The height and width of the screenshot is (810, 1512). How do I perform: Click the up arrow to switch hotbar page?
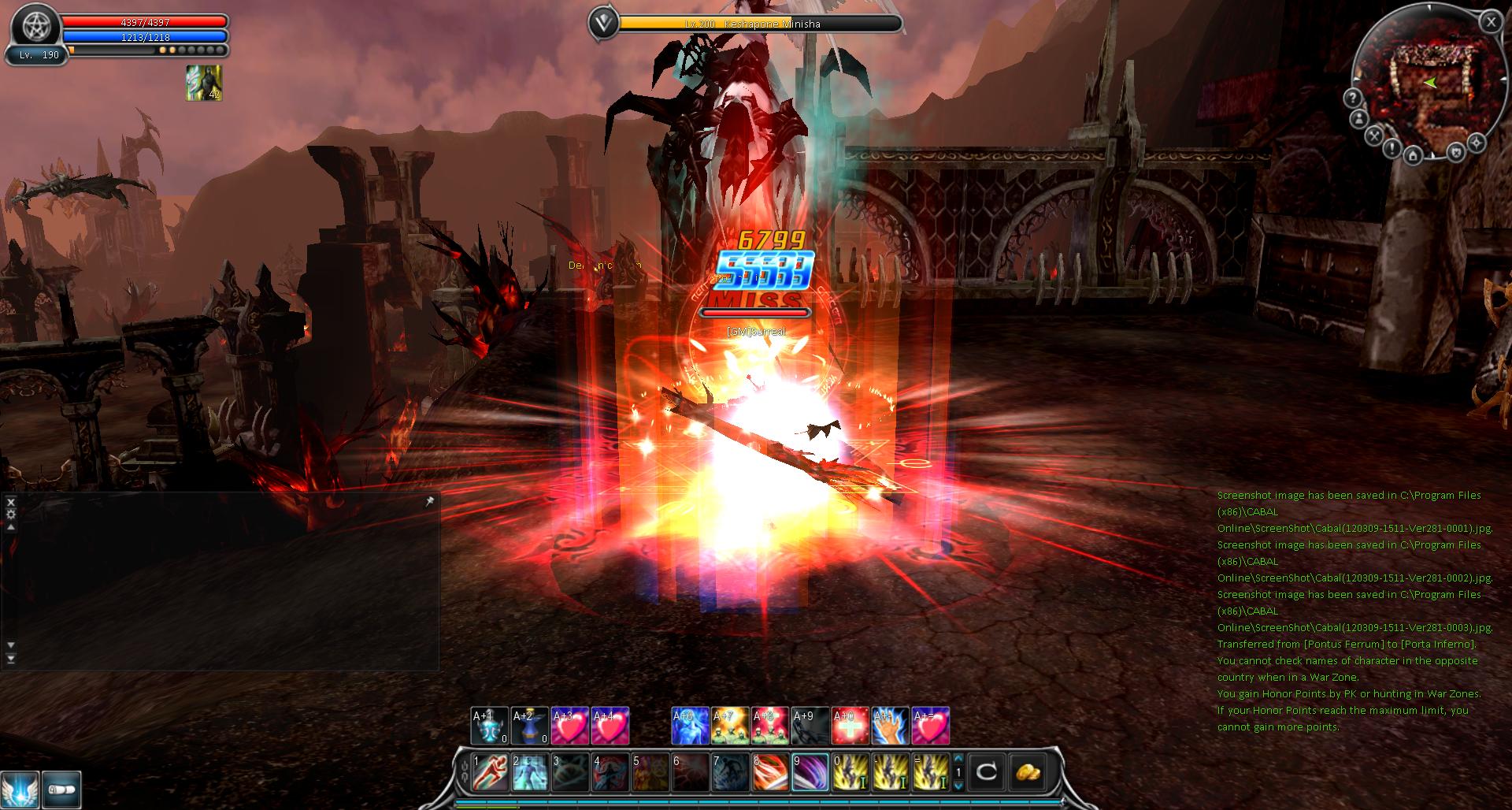[958, 760]
